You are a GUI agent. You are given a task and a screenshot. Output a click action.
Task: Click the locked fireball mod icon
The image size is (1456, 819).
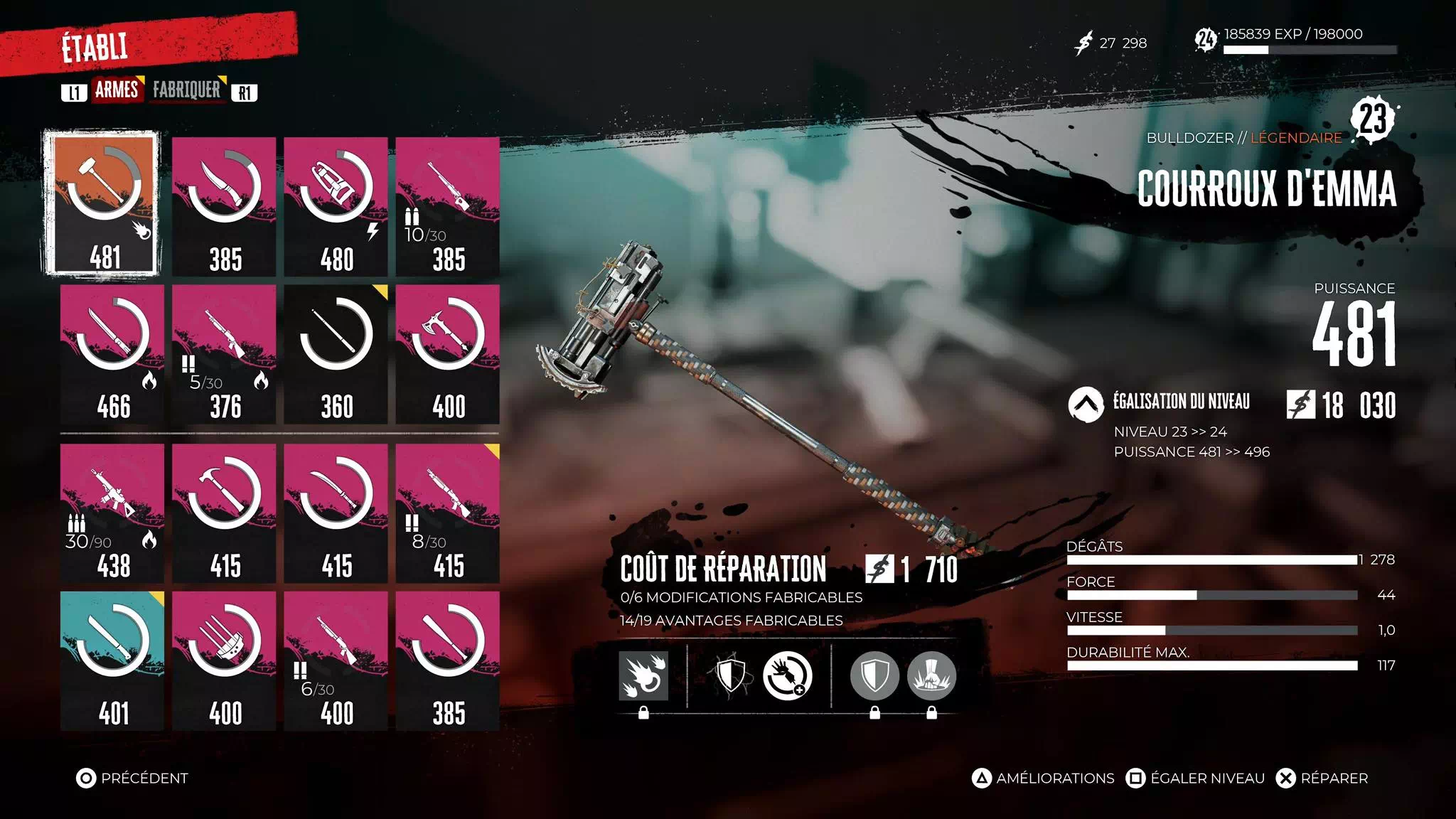pyautogui.click(x=643, y=676)
